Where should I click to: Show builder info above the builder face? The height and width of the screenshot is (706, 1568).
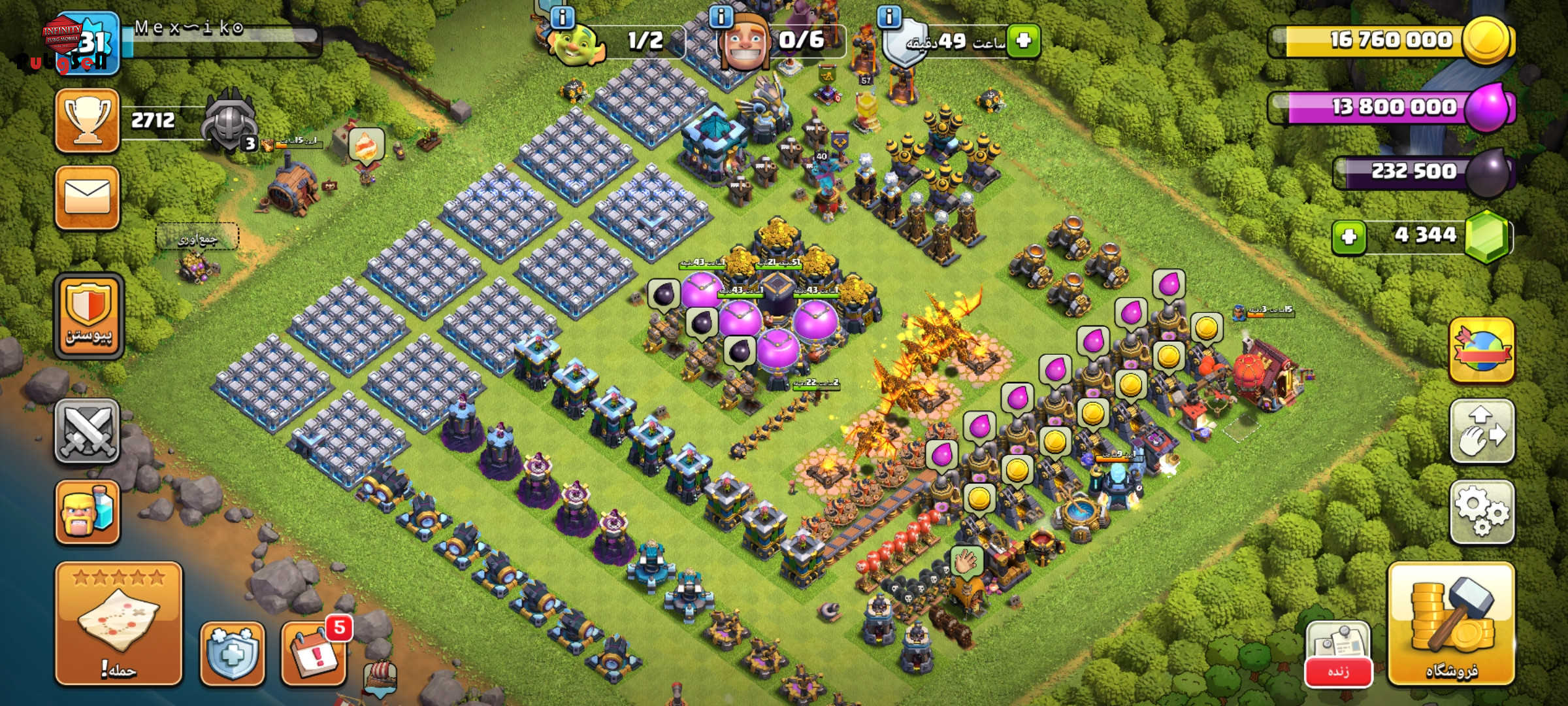click(721, 17)
